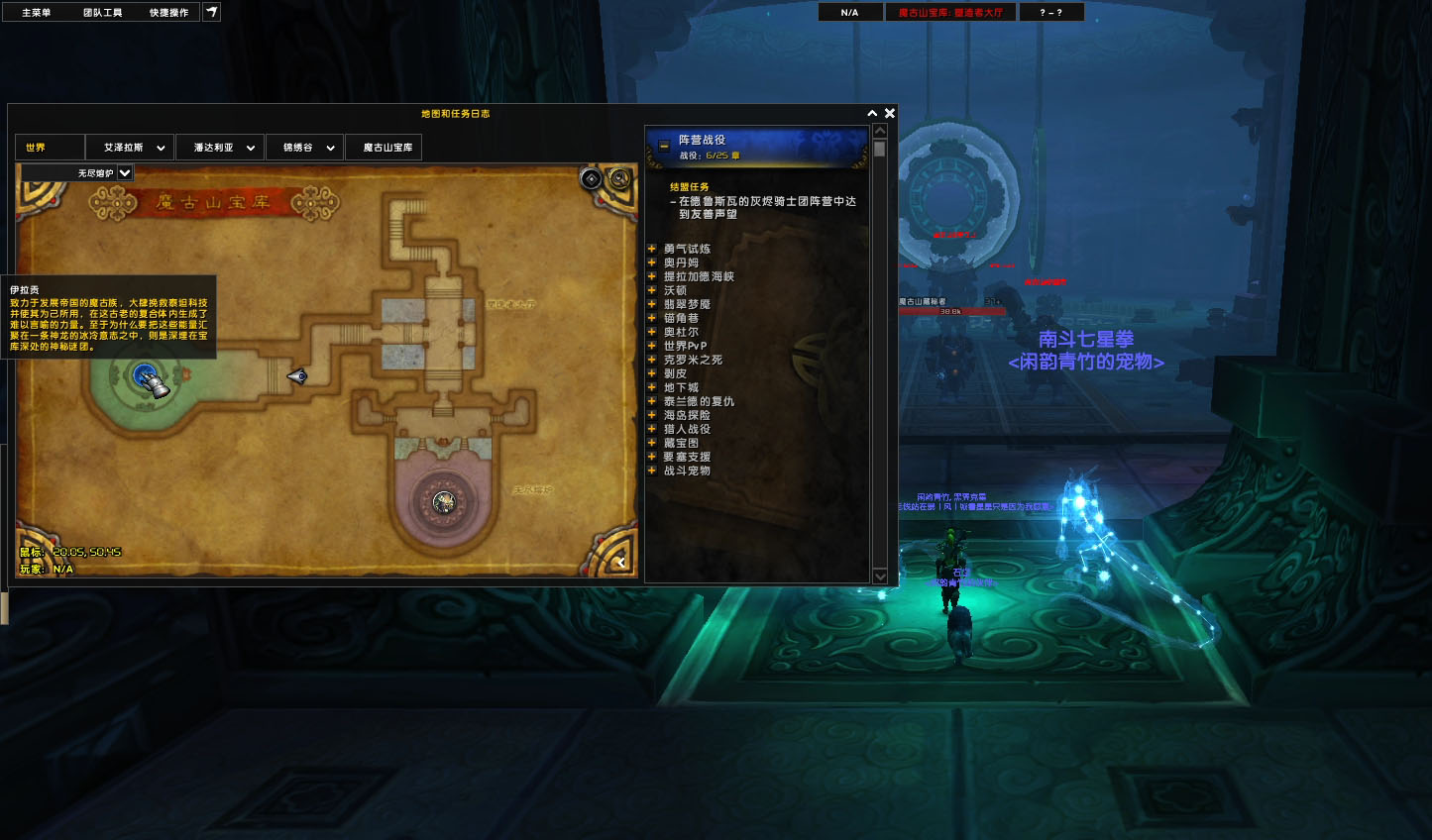Viewport: 1432px width, 840px height.
Task: Expand the 勇气试炼 quest entry
Action: click(x=652, y=248)
